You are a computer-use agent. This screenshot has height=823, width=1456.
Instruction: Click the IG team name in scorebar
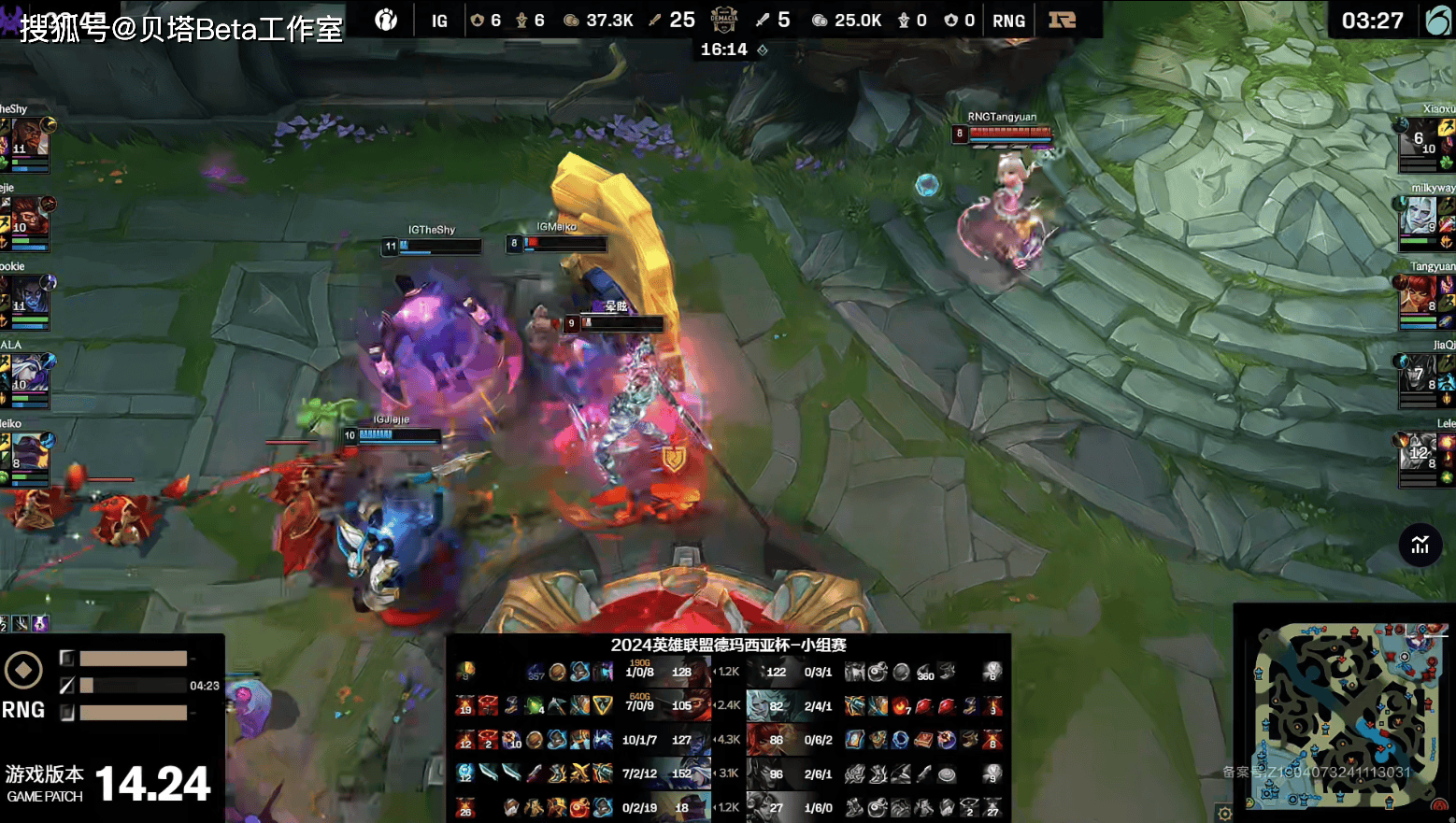439,21
